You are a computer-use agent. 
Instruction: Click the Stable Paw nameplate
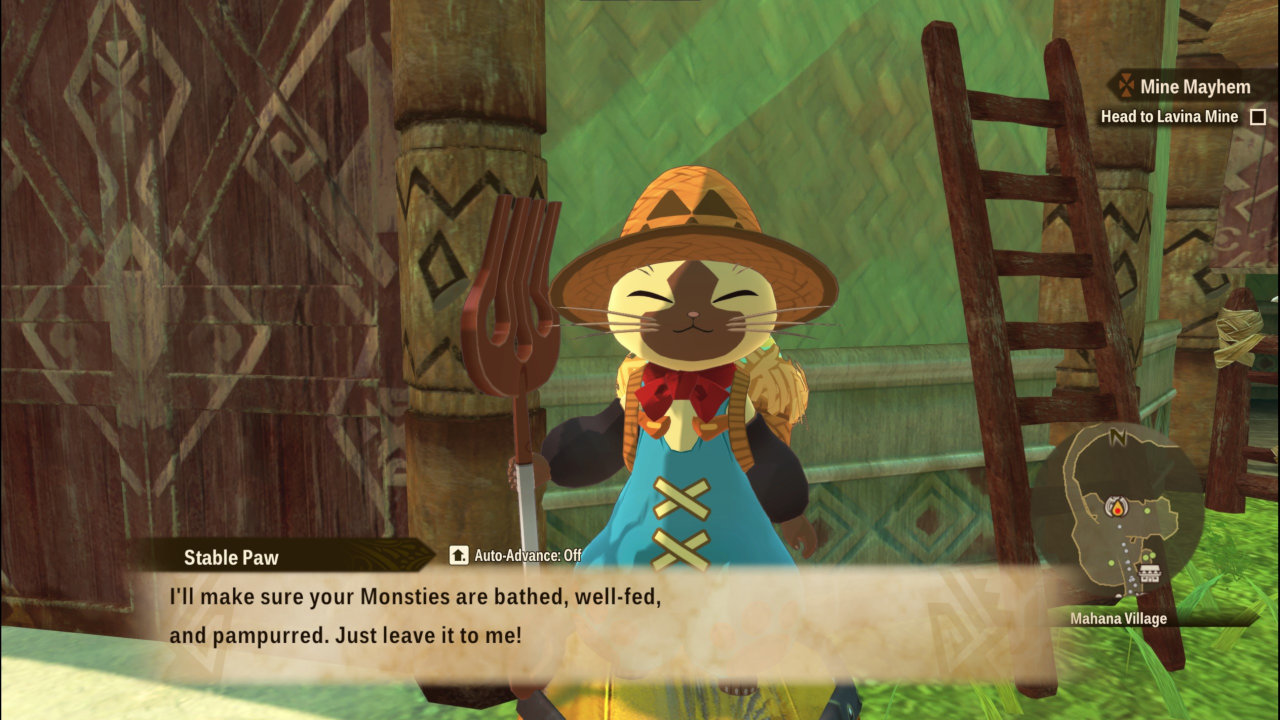coord(232,557)
